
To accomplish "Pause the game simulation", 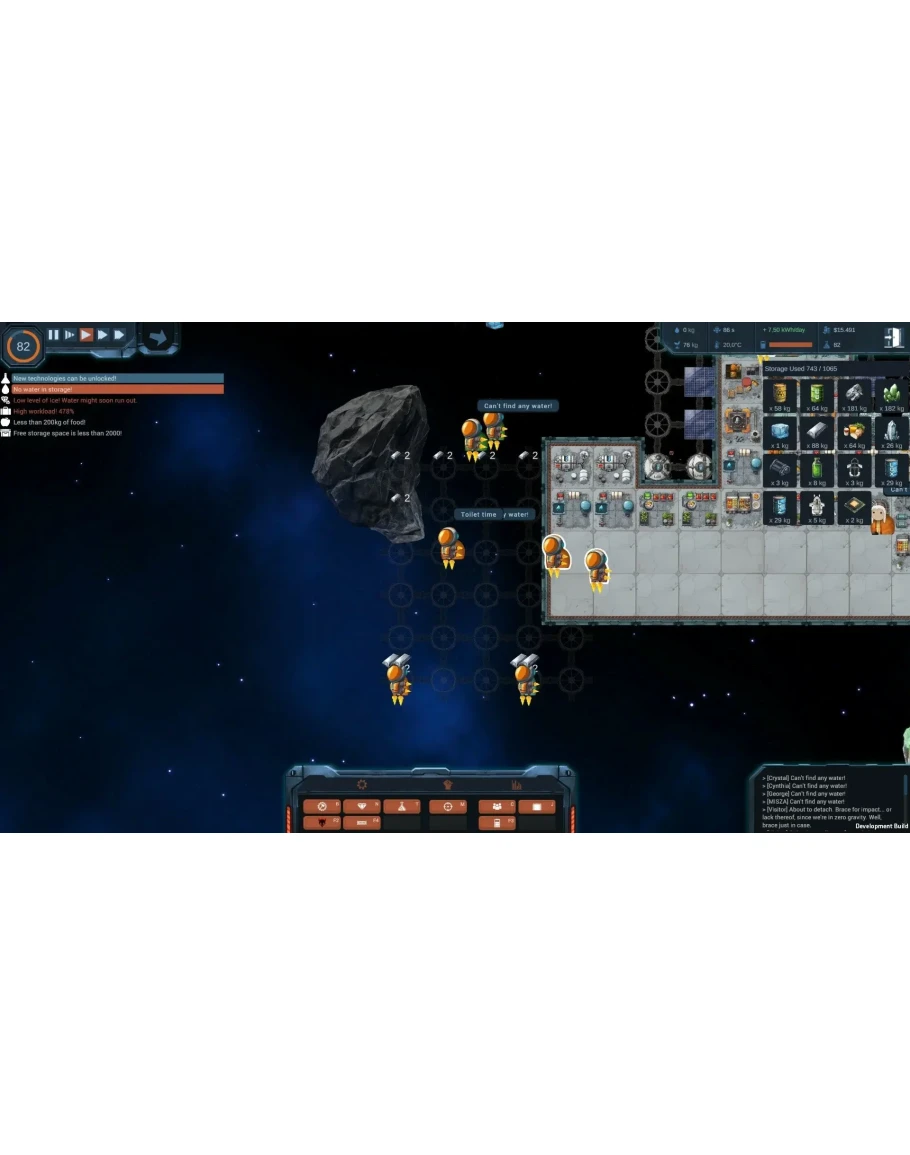I will 54,335.
